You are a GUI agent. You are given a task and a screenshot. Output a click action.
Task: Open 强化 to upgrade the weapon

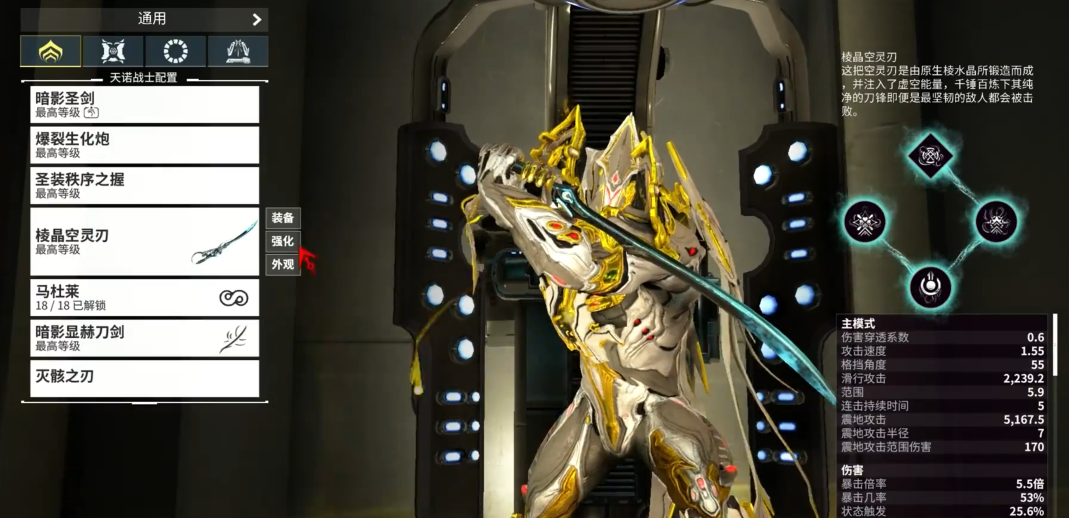point(283,241)
